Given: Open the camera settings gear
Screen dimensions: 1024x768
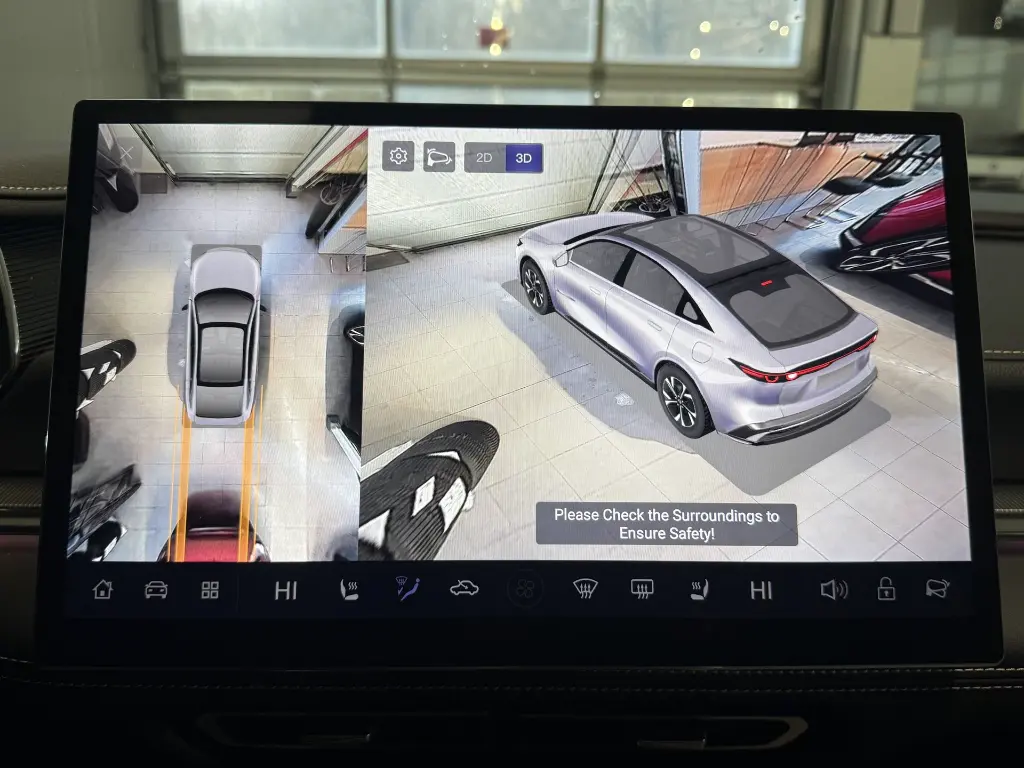Looking at the screenshot, I should pos(399,156).
